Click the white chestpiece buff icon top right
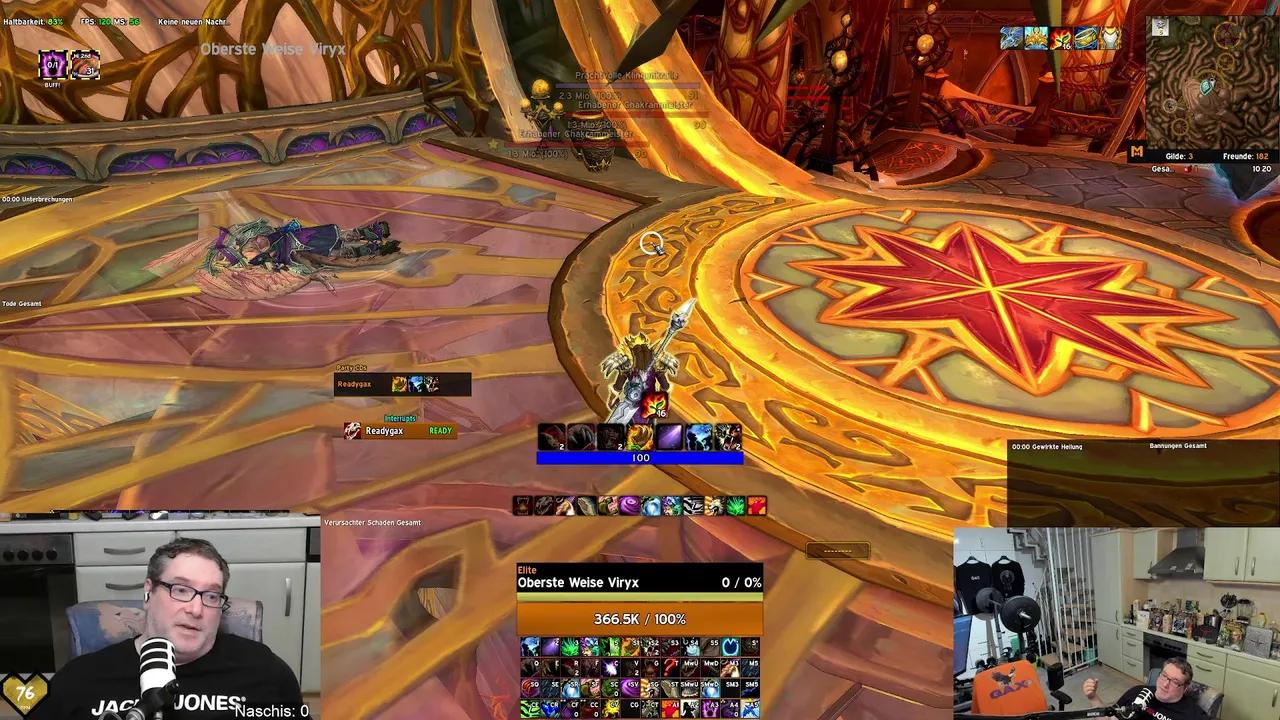Viewport: 1280px width, 720px height. coord(1110,38)
